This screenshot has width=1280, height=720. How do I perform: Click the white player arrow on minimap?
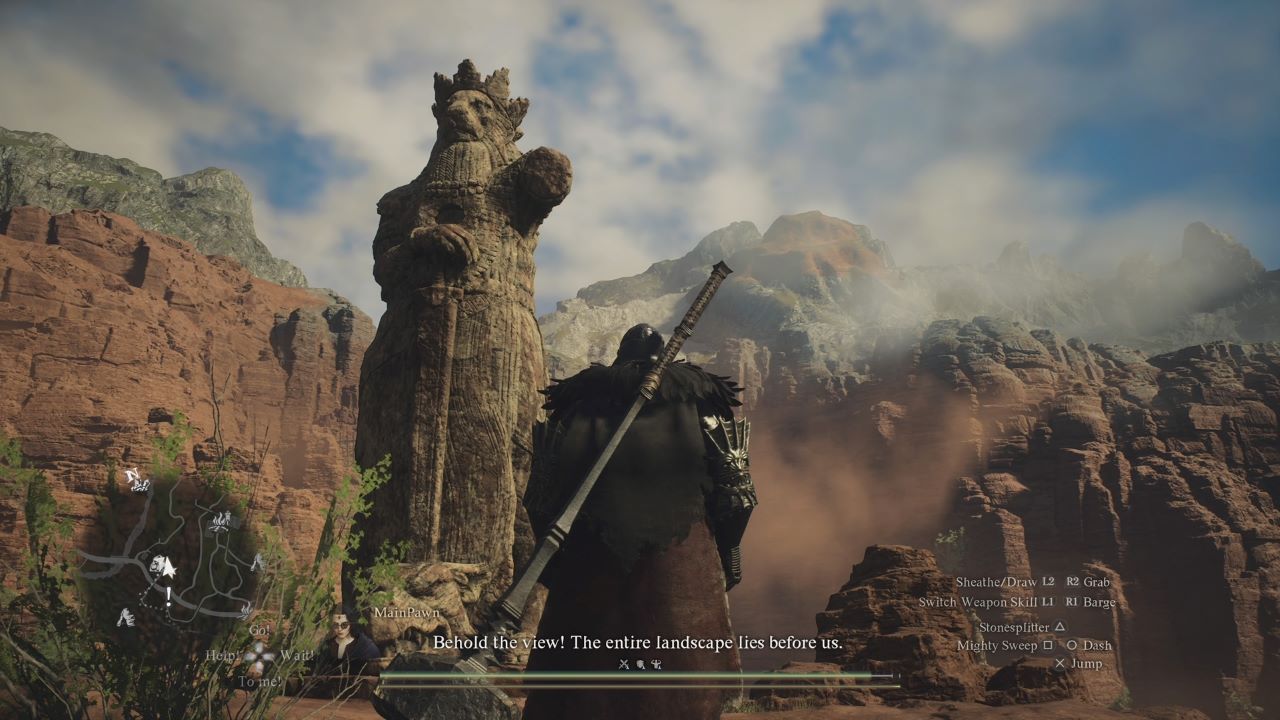click(167, 568)
